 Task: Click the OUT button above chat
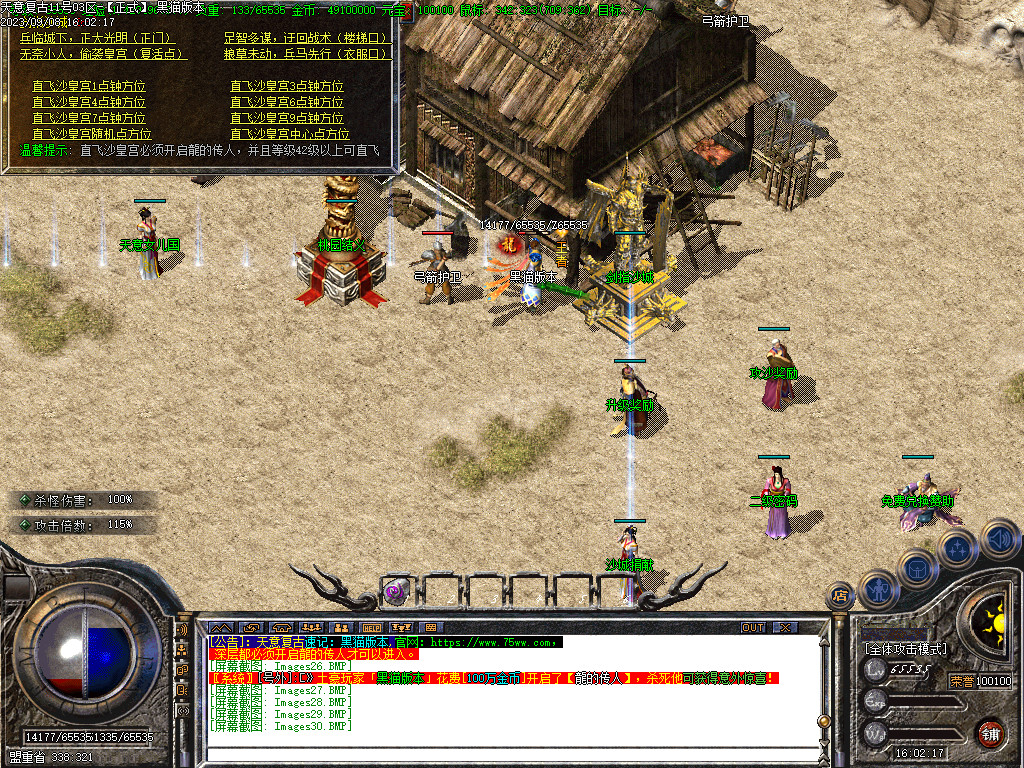click(753, 628)
